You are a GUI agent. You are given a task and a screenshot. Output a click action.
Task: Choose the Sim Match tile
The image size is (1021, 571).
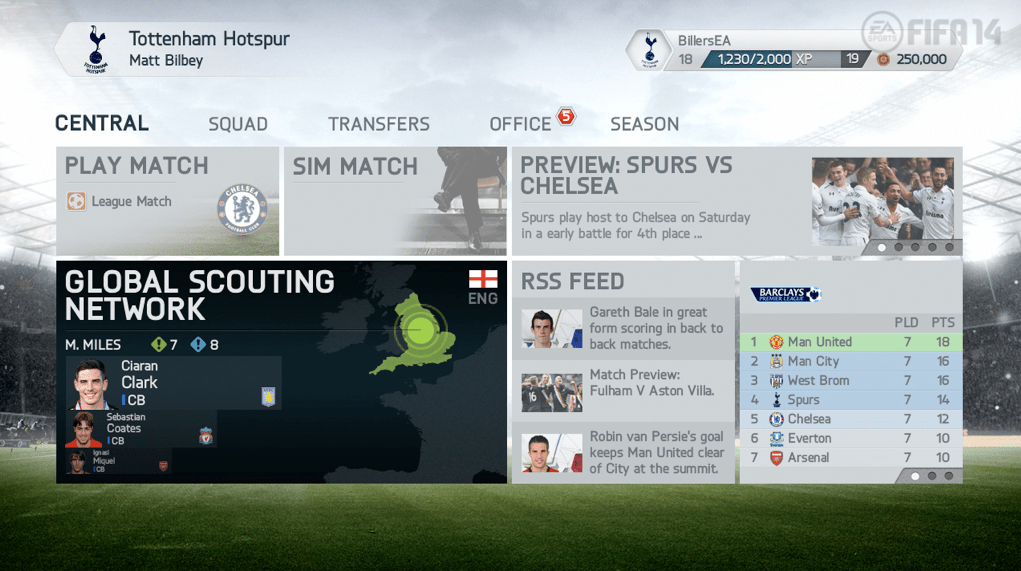click(395, 201)
